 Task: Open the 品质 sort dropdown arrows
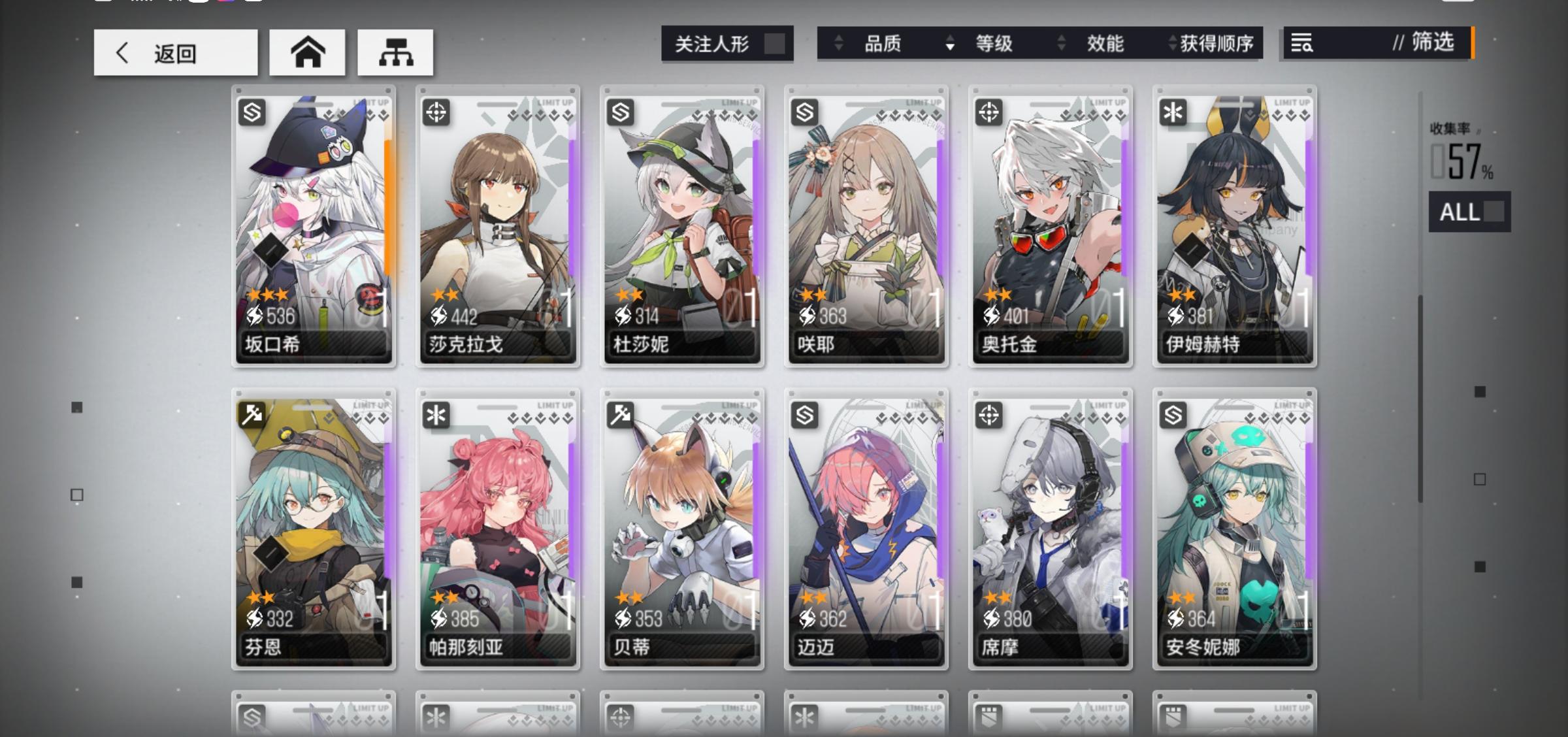point(838,44)
